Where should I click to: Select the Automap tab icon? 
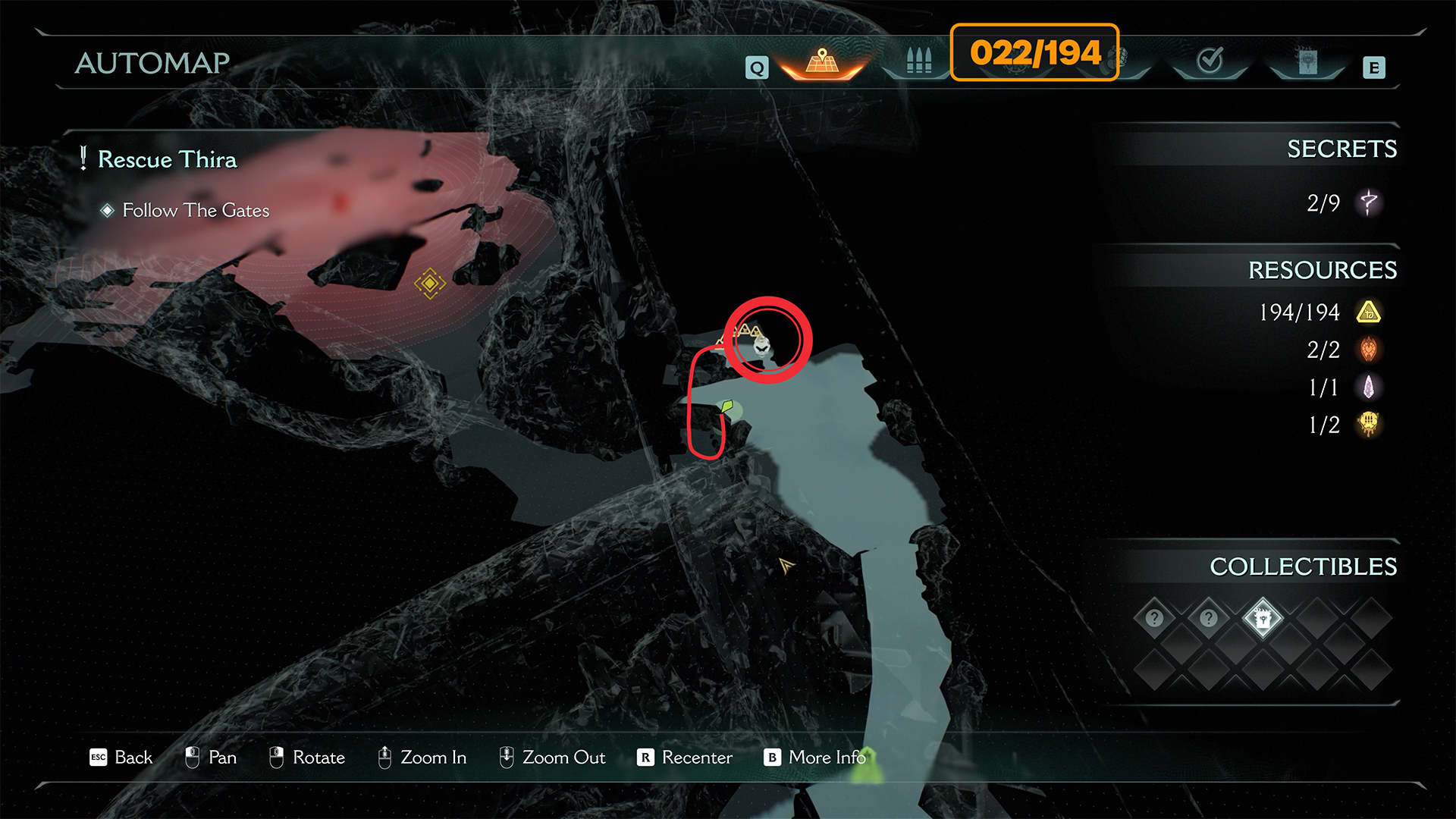[822, 61]
